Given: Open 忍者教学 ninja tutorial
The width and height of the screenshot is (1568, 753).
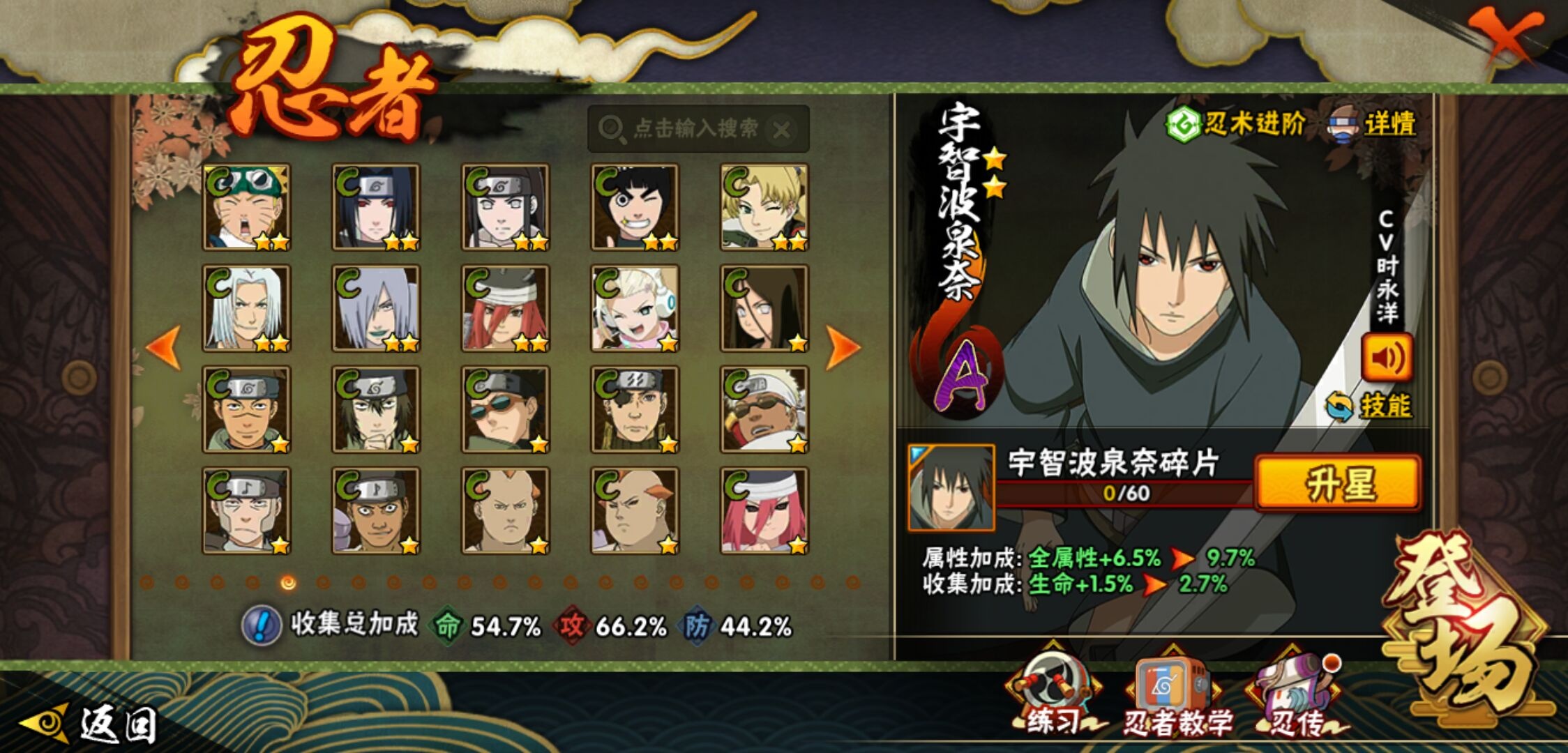Looking at the screenshot, I should 1174,697.
